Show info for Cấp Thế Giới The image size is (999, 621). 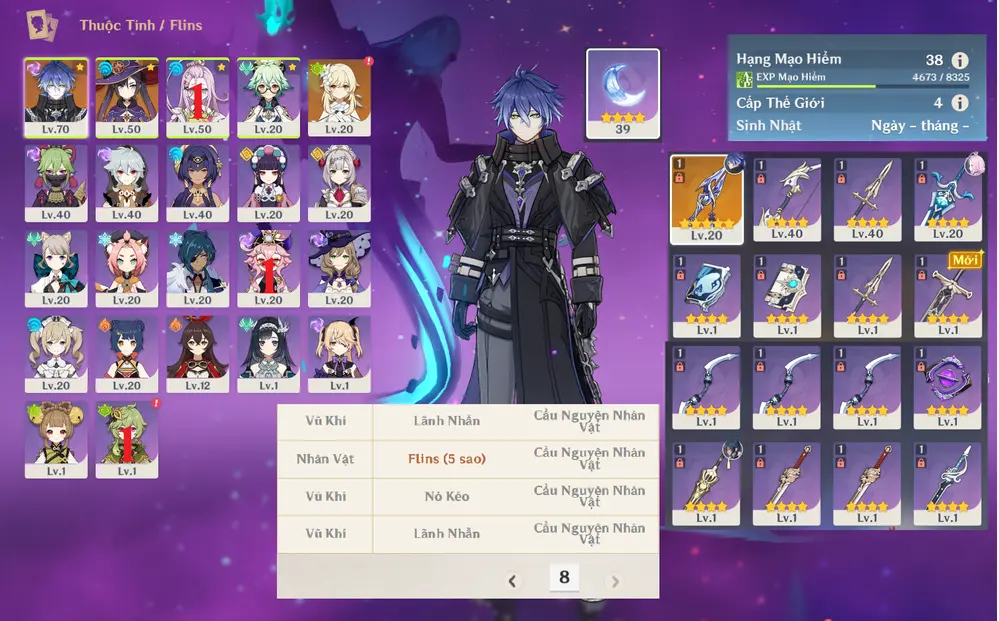[960, 102]
